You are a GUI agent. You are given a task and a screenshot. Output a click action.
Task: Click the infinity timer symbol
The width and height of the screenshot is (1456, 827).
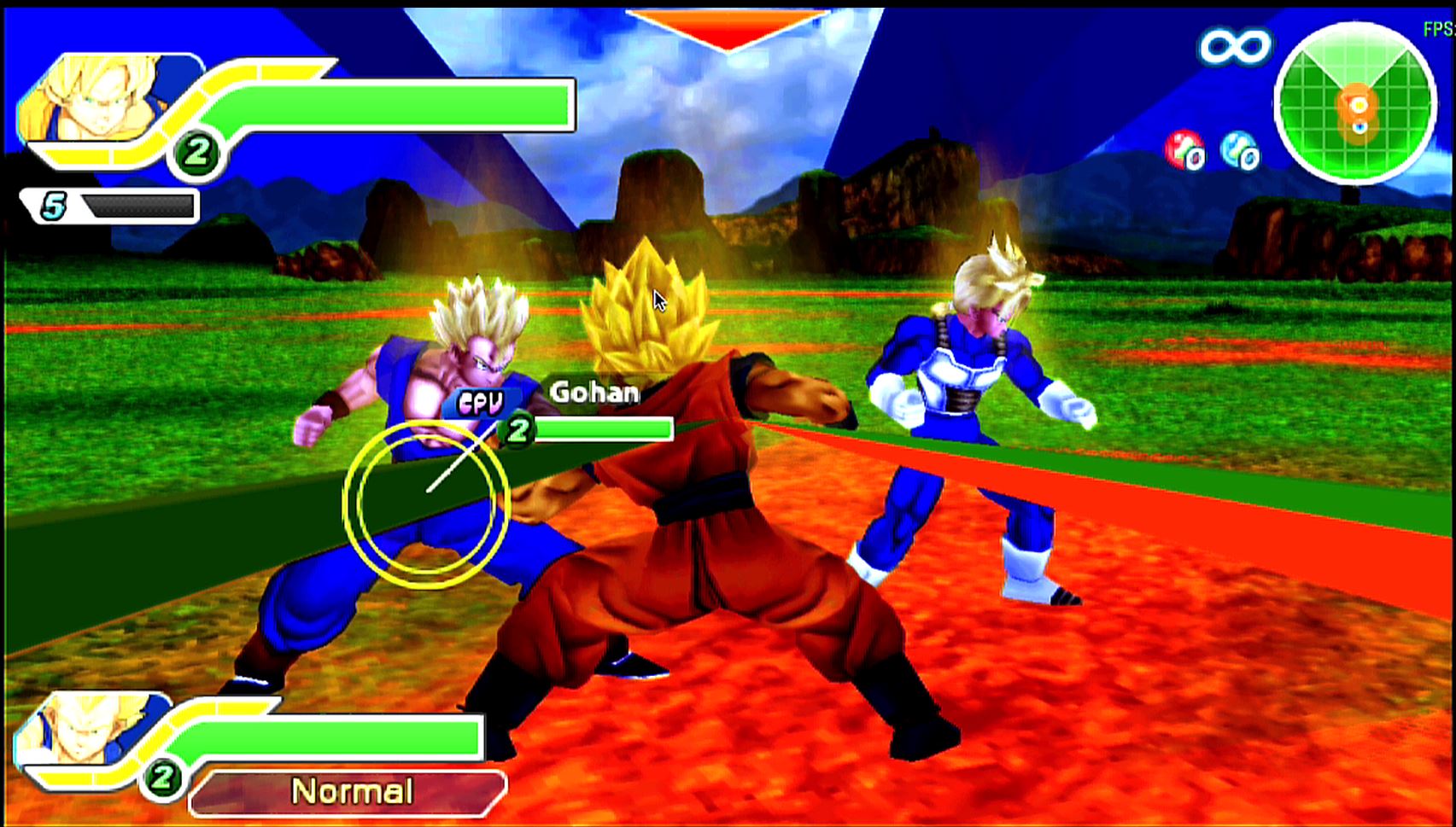[x=1234, y=47]
